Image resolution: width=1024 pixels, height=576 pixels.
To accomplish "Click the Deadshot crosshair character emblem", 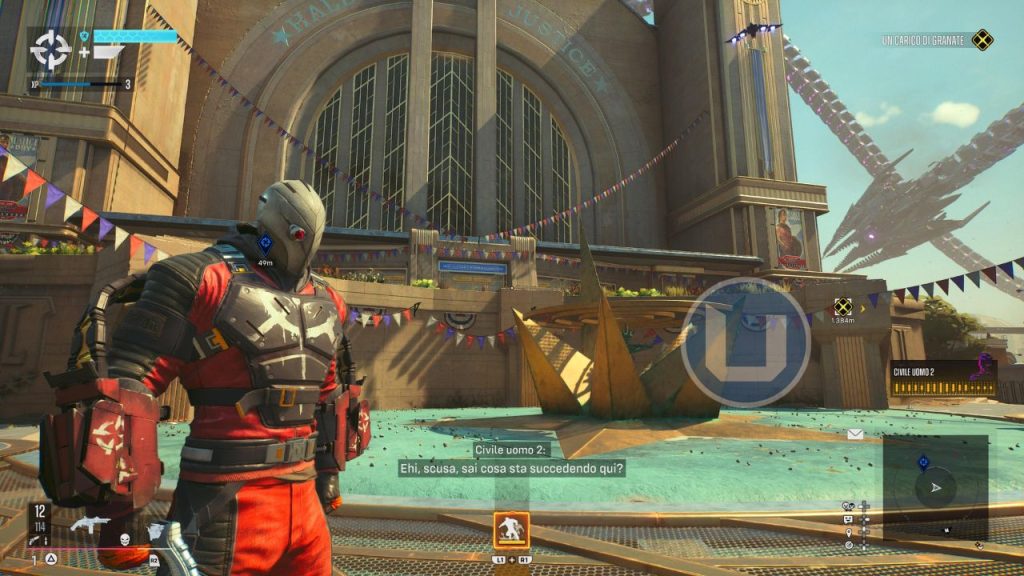I will pyautogui.click(x=50, y=49).
